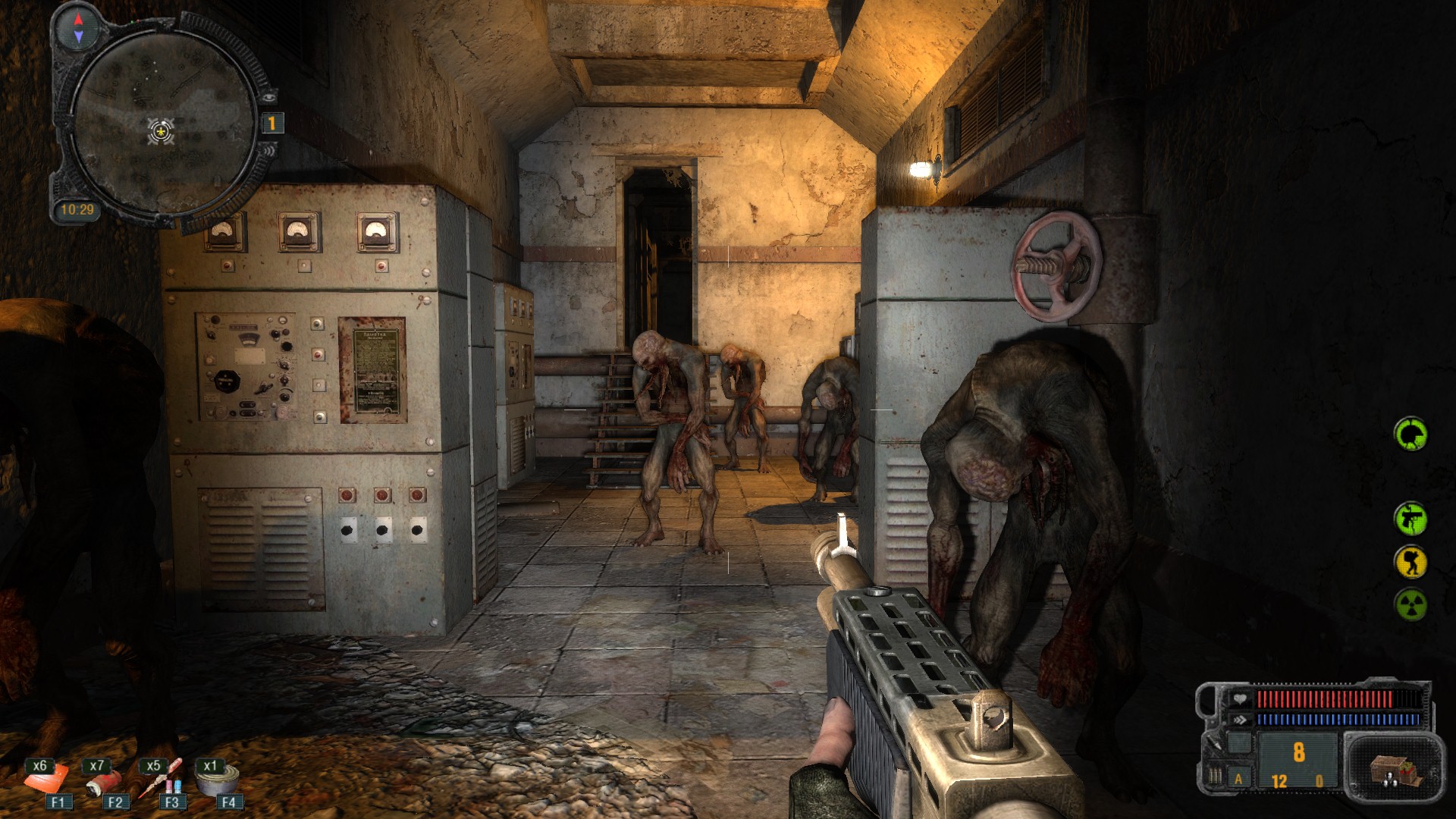Select the red rolled item in F2 slot
Viewport: 1456px width, 819px height.
pyautogui.click(x=104, y=780)
